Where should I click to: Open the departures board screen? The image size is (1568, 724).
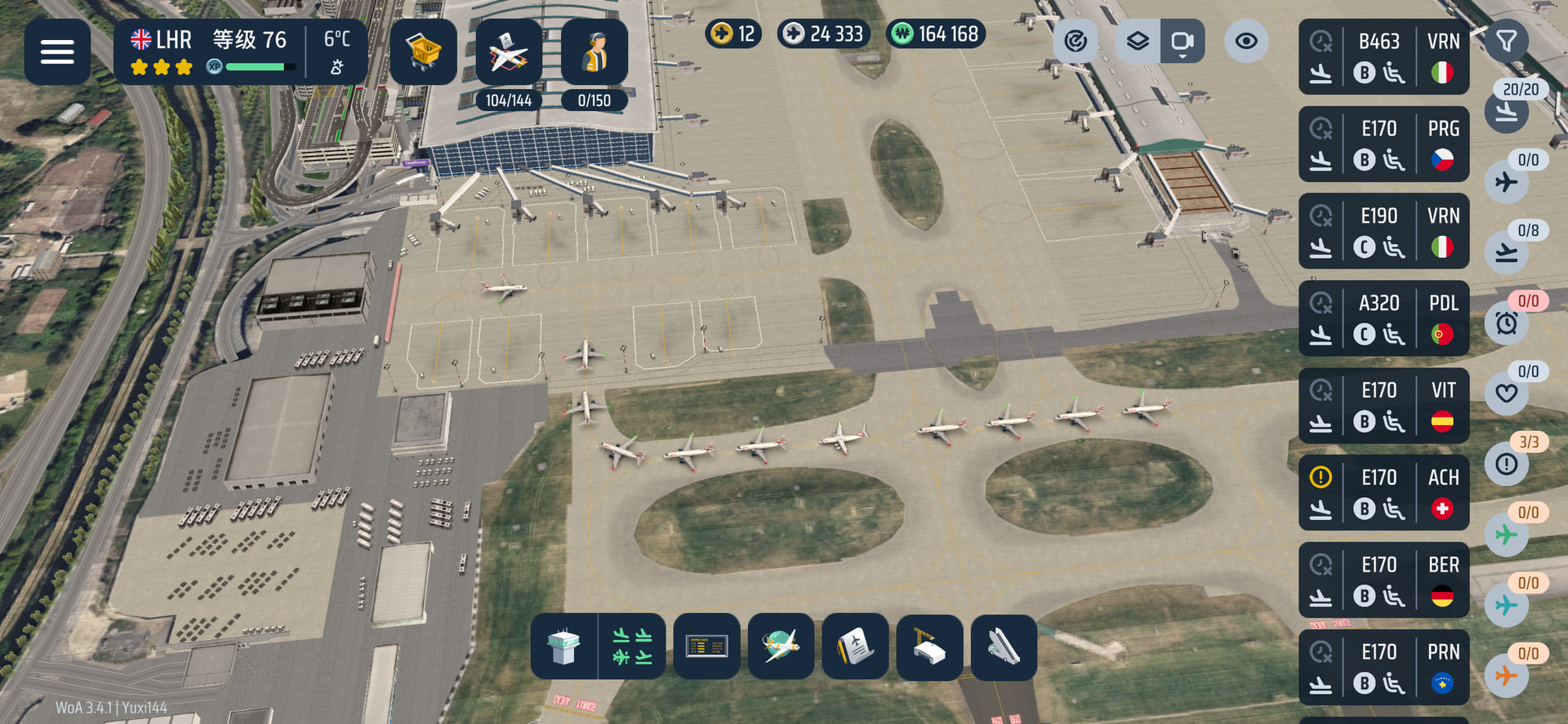coord(706,646)
